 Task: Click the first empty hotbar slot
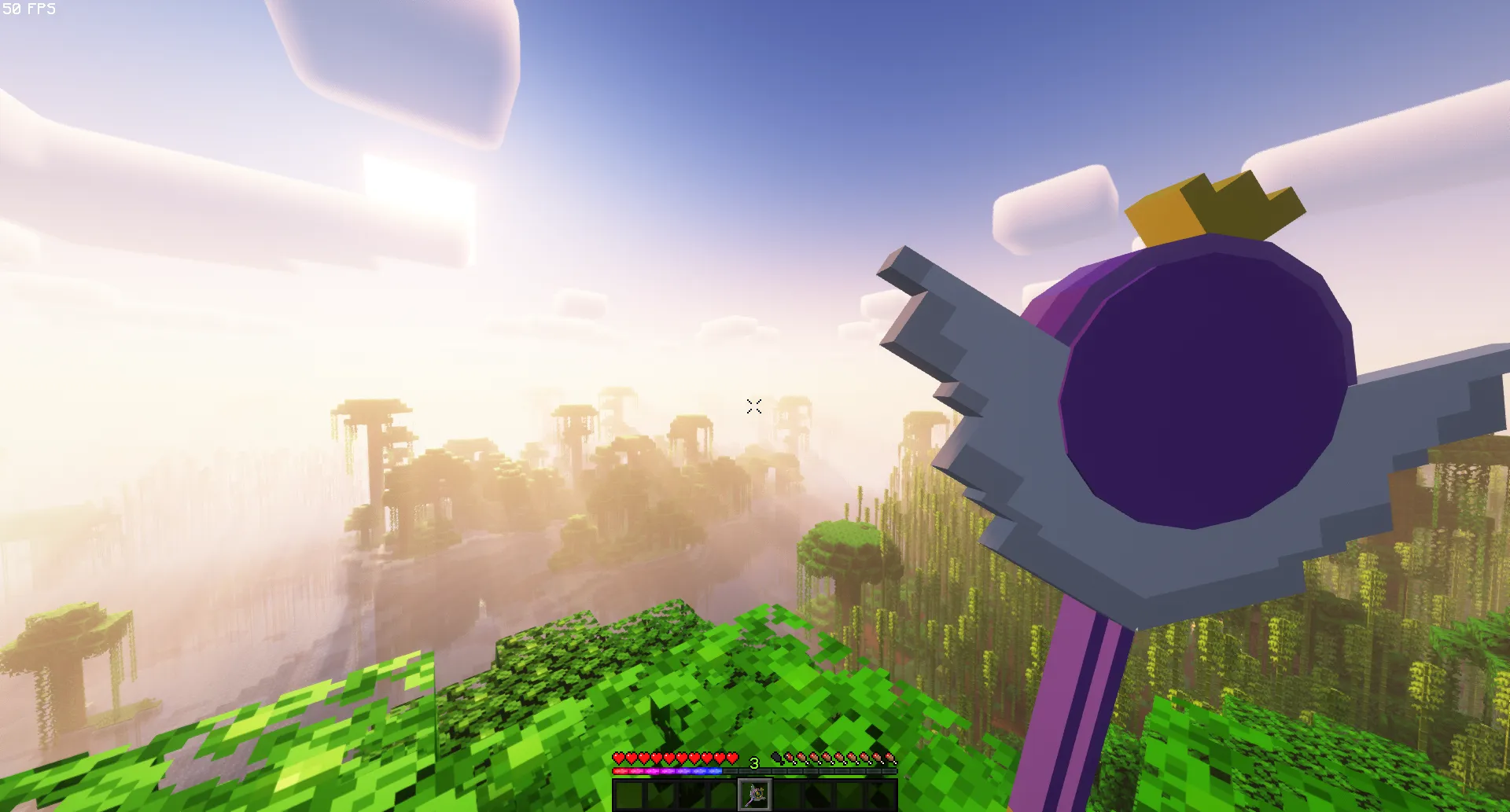pyautogui.click(x=629, y=794)
